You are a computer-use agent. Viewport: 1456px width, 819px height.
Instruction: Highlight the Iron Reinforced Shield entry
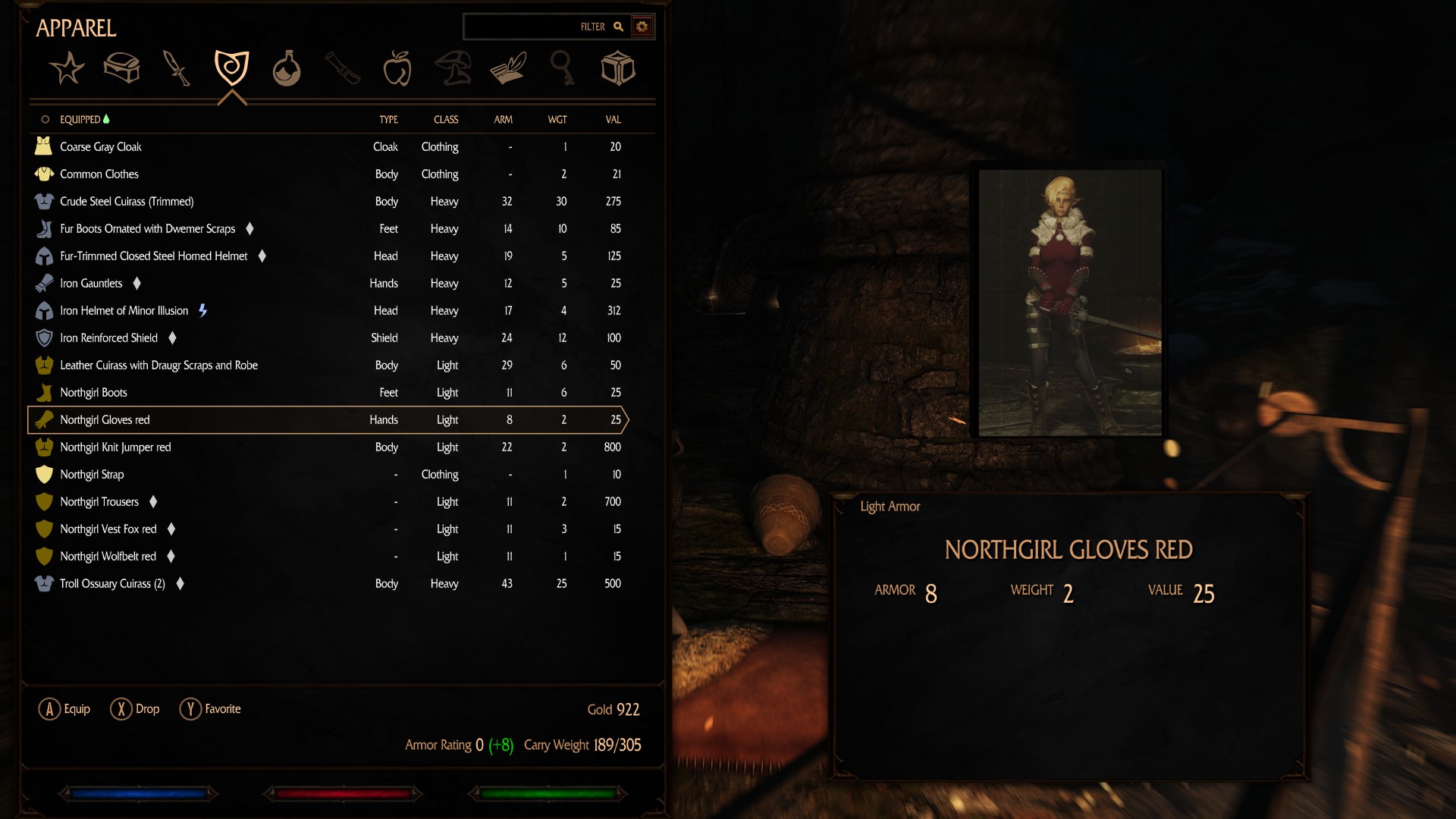pos(109,338)
